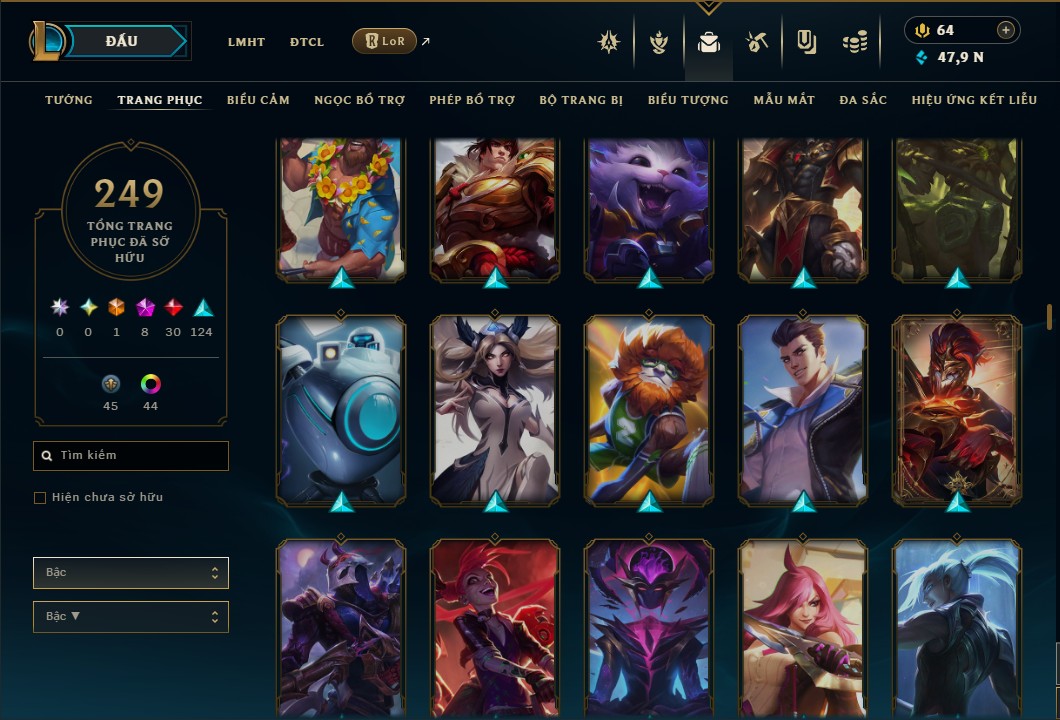The height and width of the screenshot is (720, 1060).
Task: Switch to the MẪU MẮT tab
Action: tap(784, 100)
